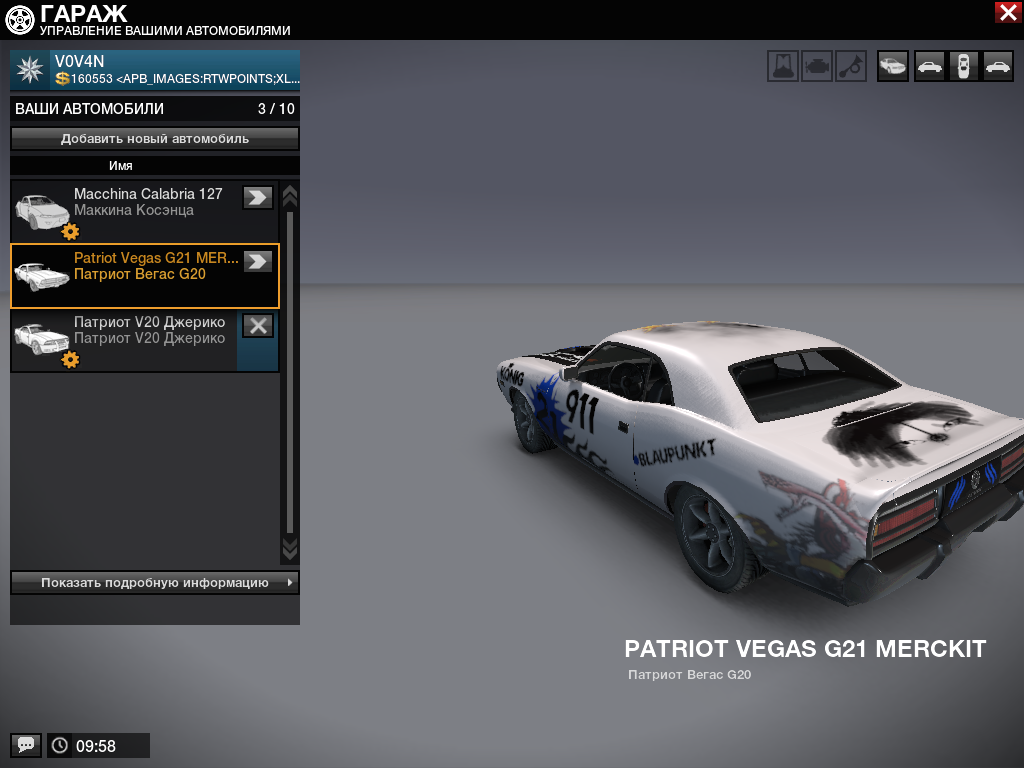Click the X button beside Патриот V20 Джерико
The width and height of the screenshot is (1024, 768).
click(x=258, y=325)
